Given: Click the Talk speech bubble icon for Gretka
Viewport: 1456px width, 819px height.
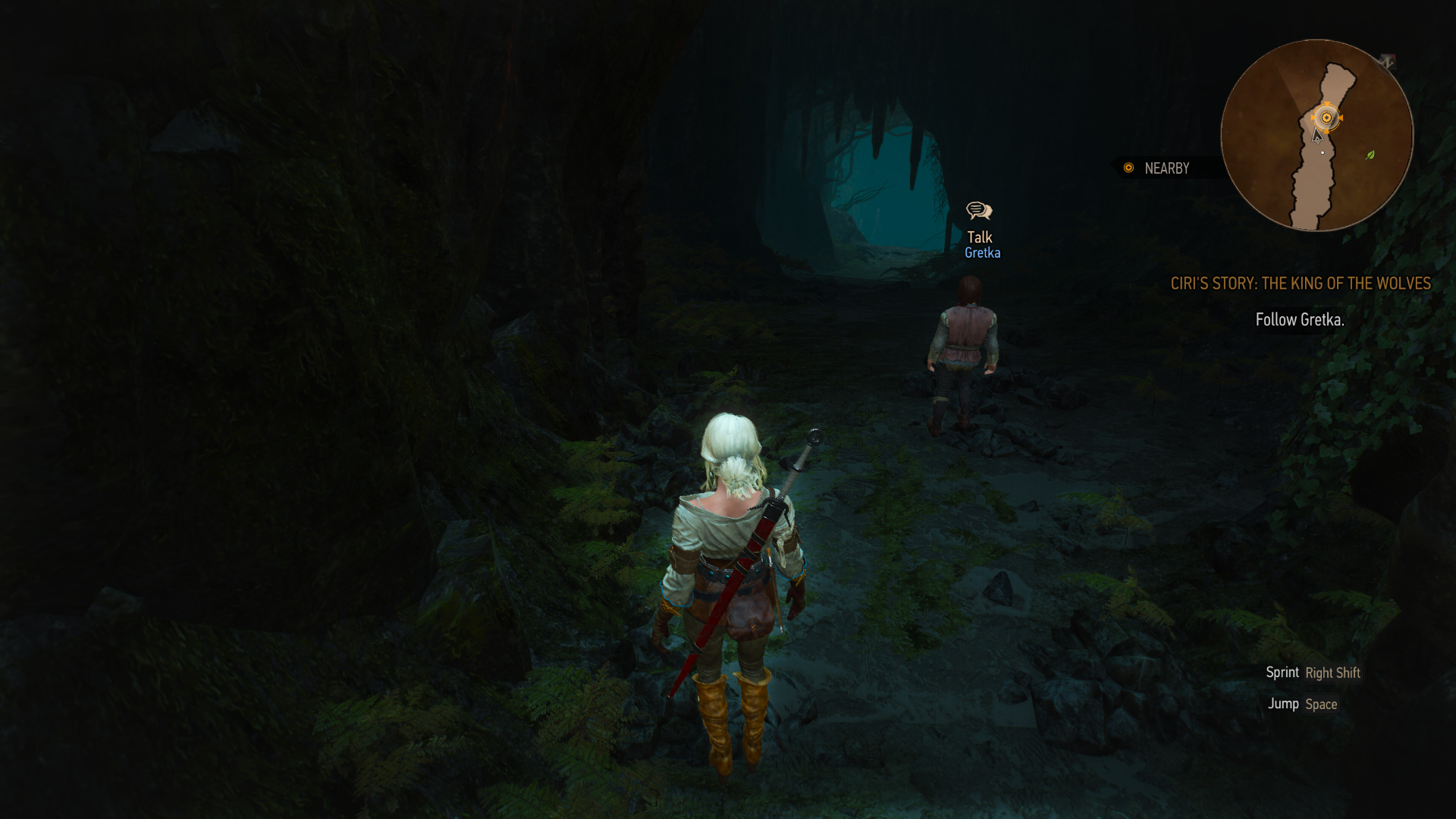Looking at the screenshot, I should coord(979,211).
